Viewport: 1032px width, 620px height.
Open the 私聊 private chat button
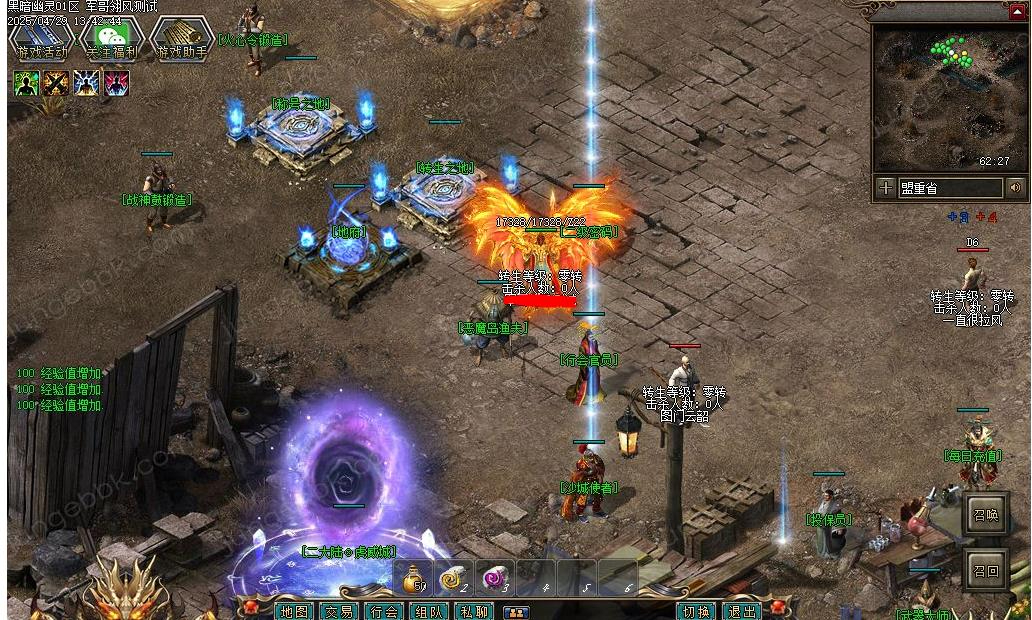point(474,611)
